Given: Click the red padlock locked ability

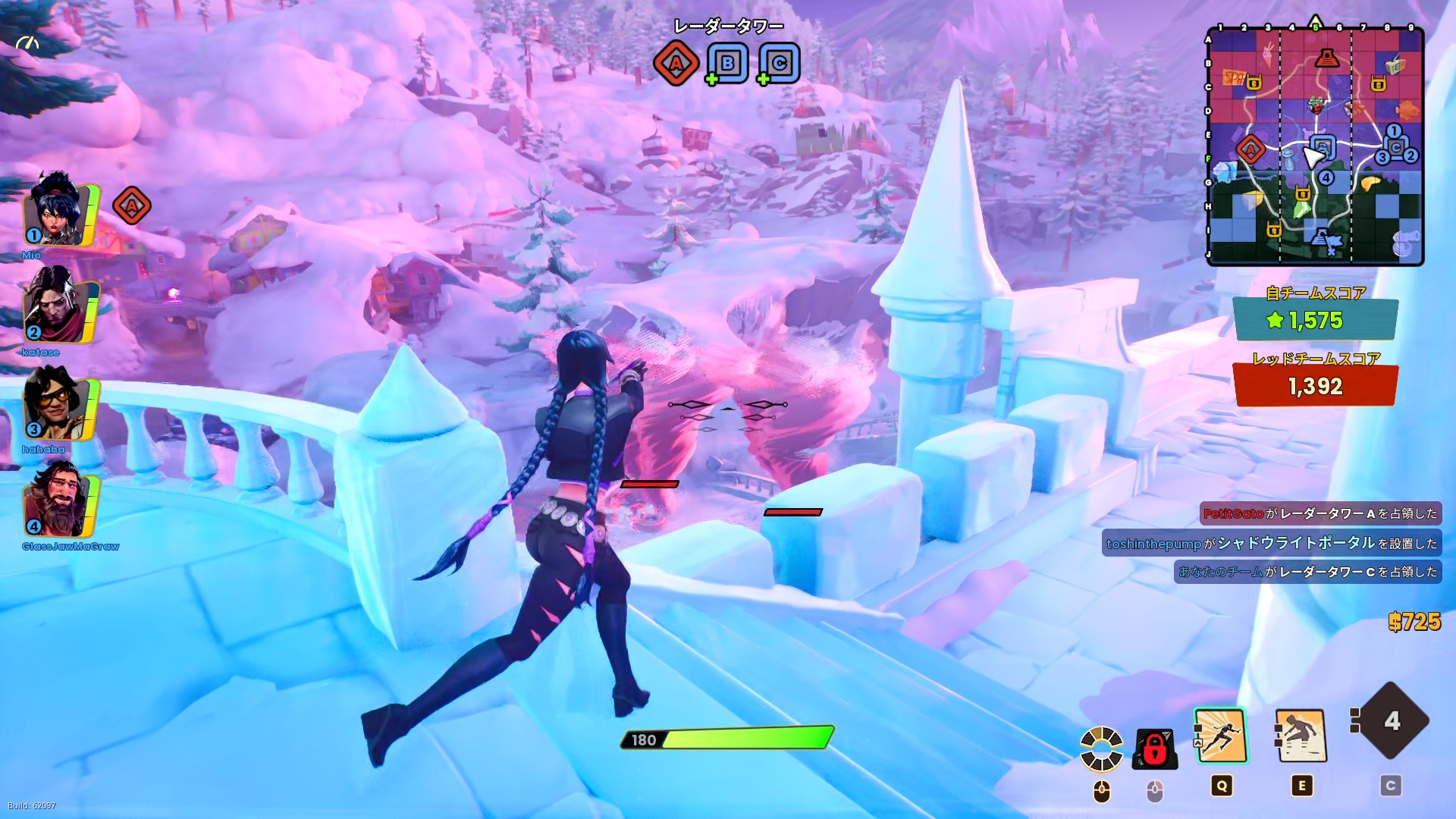Looking at the screenshot, I should point(1154,749).
